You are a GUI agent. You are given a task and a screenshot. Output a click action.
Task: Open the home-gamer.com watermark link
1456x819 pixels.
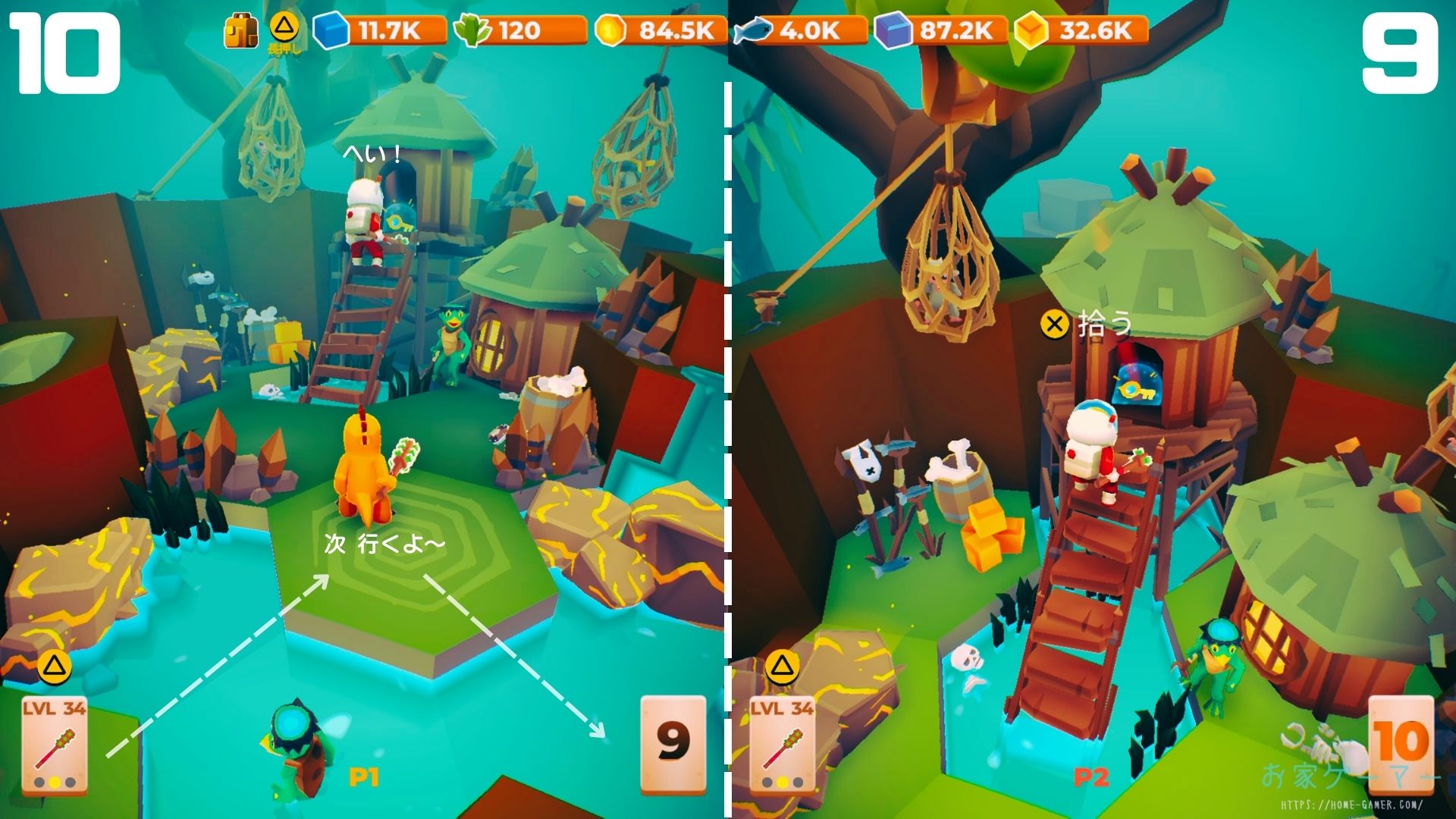pyautogui.click(x=1351, y=805)
